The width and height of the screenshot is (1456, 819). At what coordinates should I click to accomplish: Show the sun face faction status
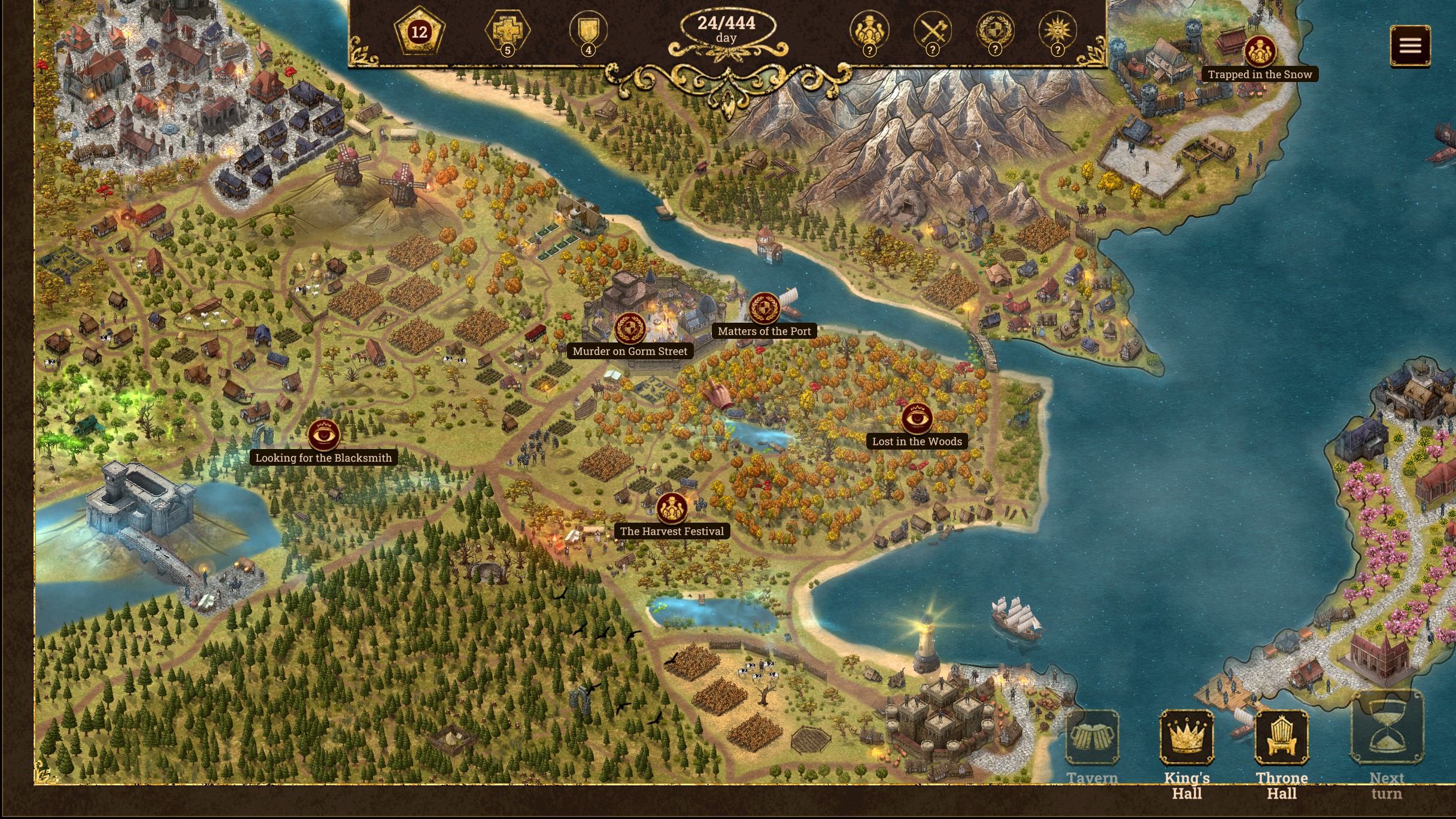coord(1057,30)
